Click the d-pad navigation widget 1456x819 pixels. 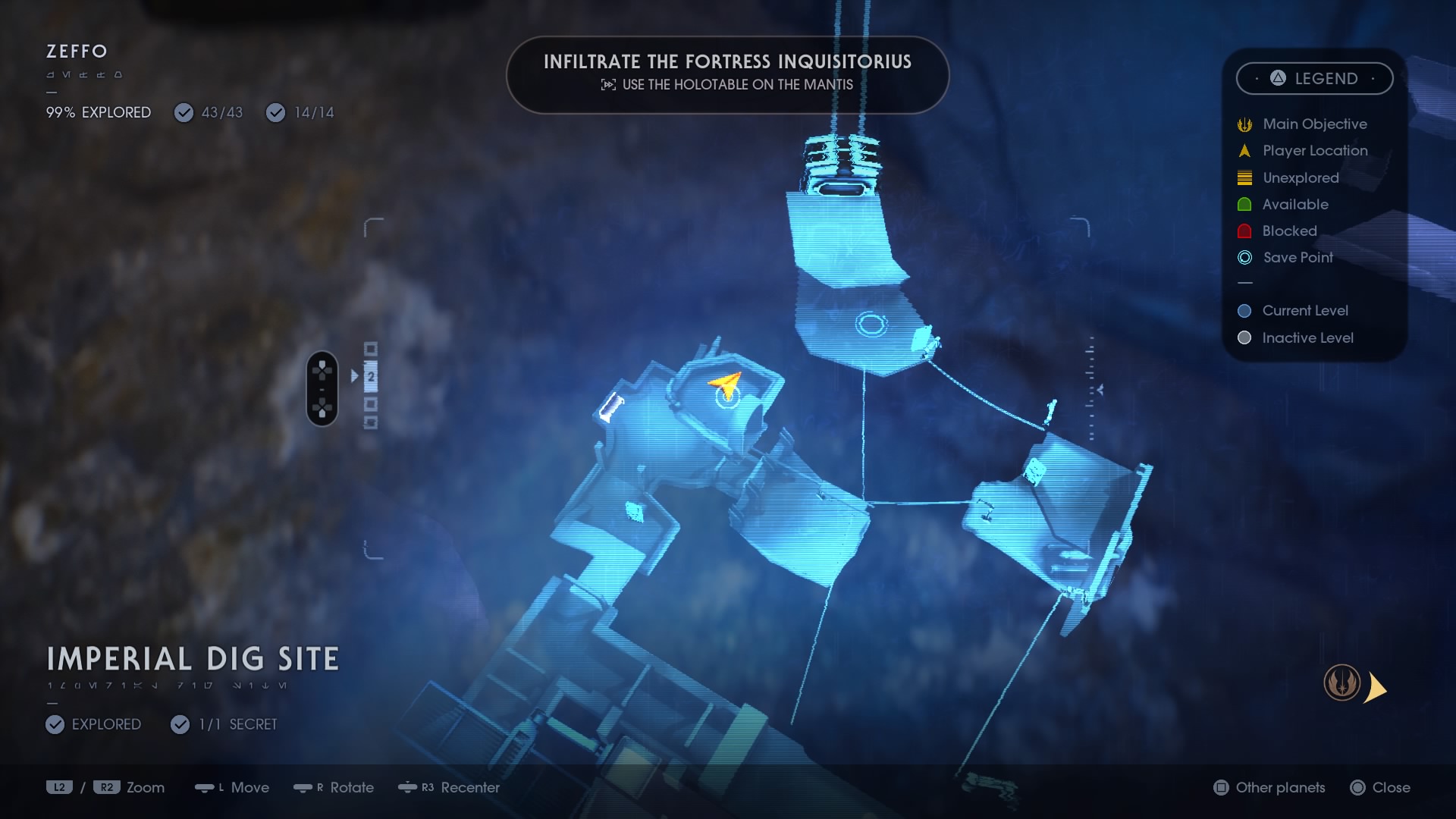click(x=322, y=389)
